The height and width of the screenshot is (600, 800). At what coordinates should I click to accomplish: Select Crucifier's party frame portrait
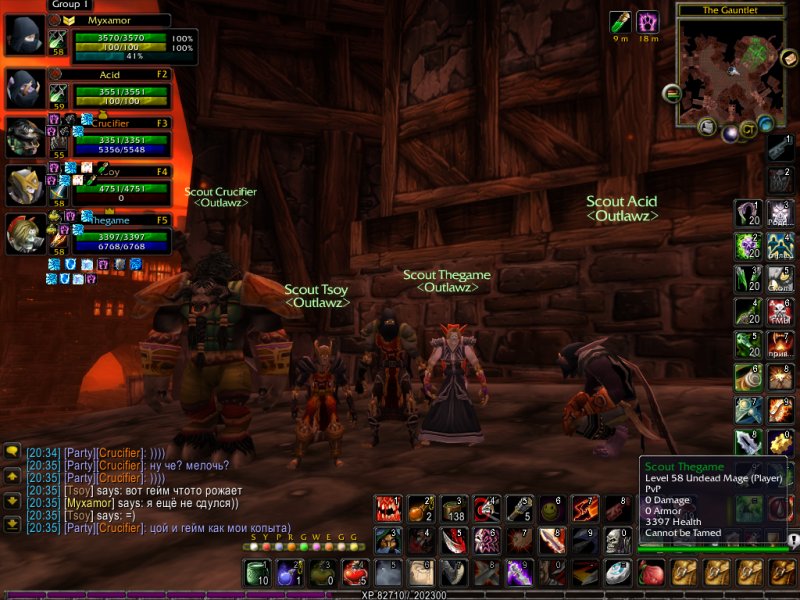tap(23, 138)
